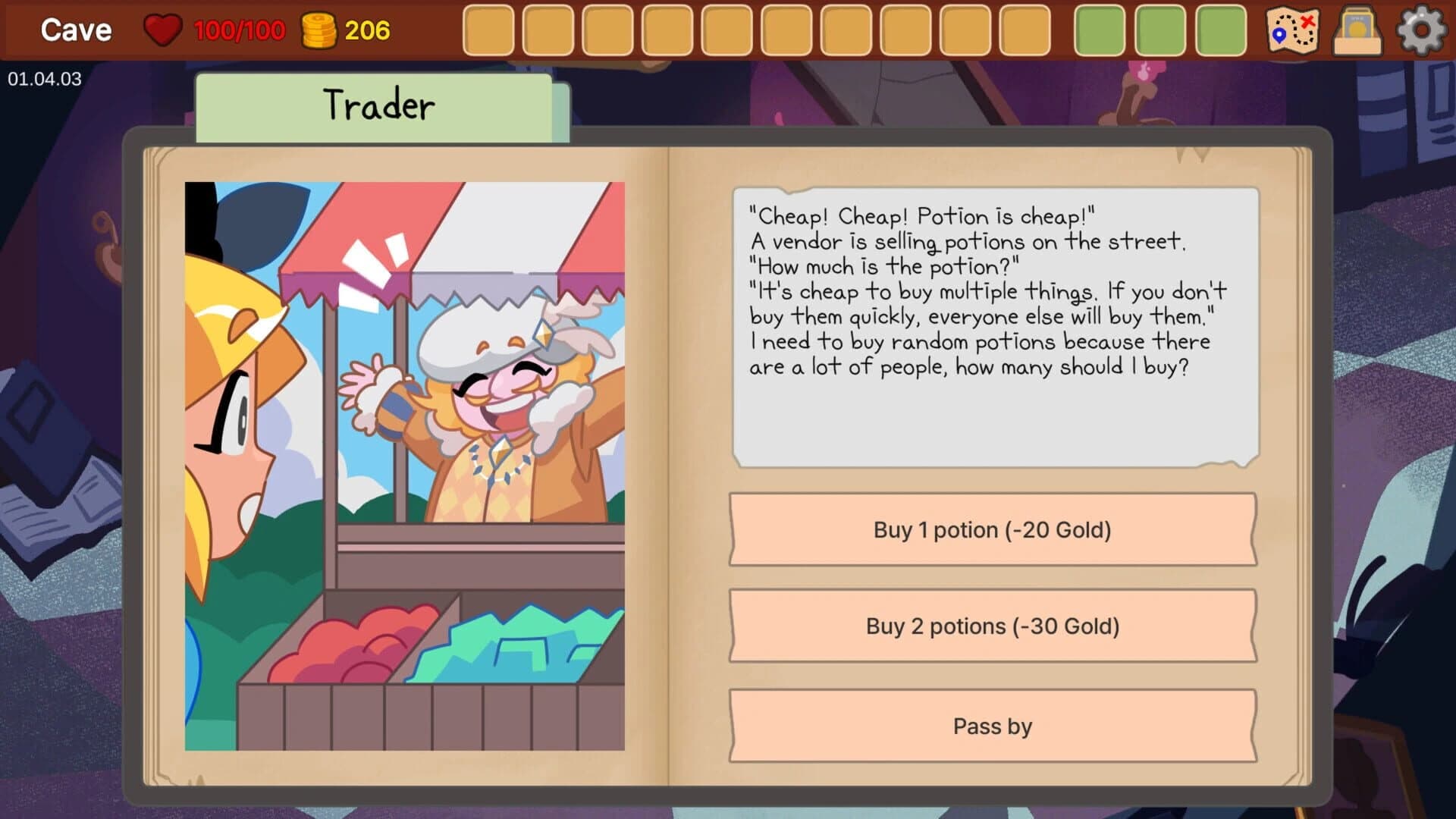Screen dimensions: 1456x819
Task: Select the Pass by option
Action: [991, 726]
